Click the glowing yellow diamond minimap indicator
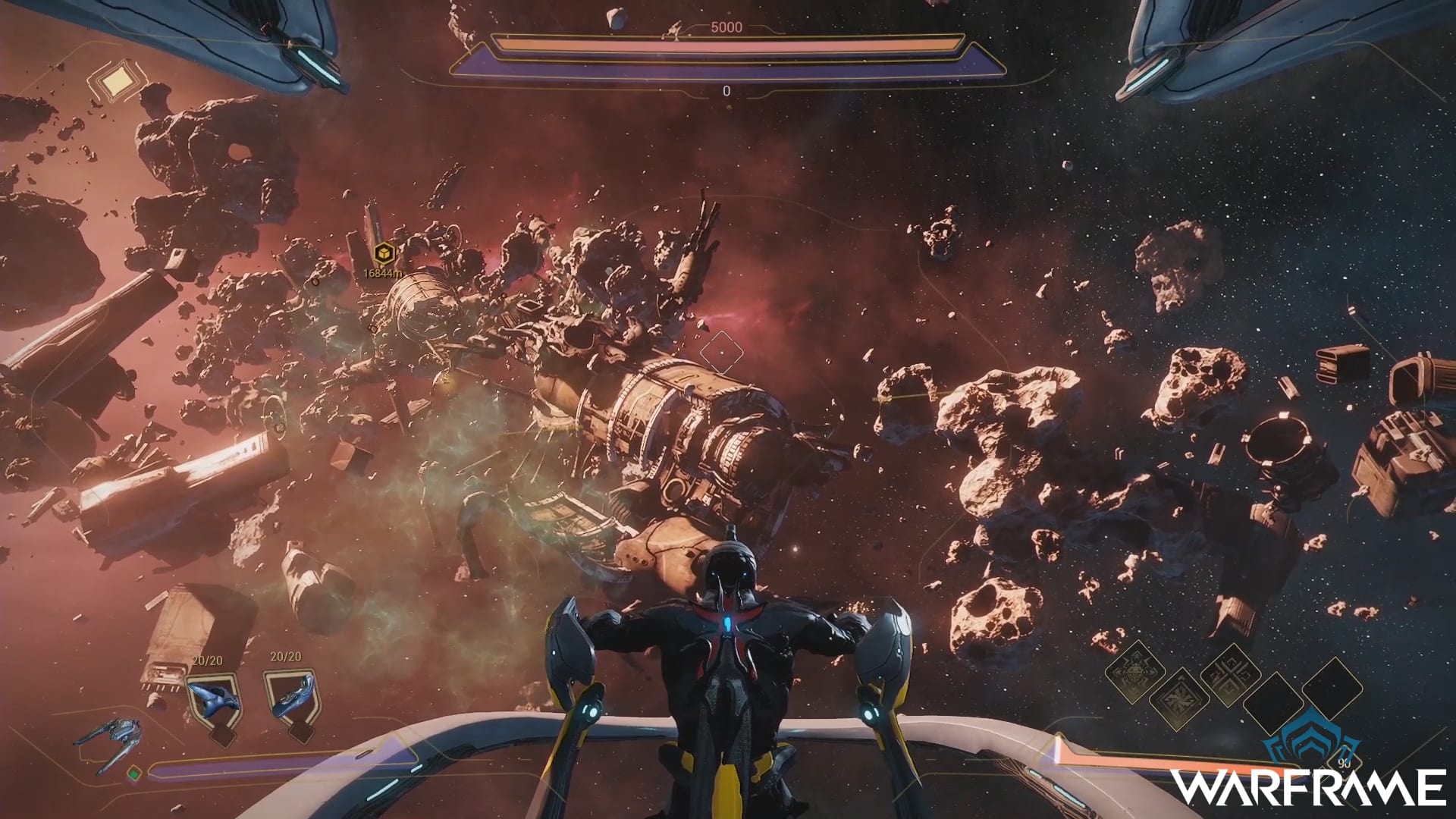Screen dimensions: 1456x819 116,82
